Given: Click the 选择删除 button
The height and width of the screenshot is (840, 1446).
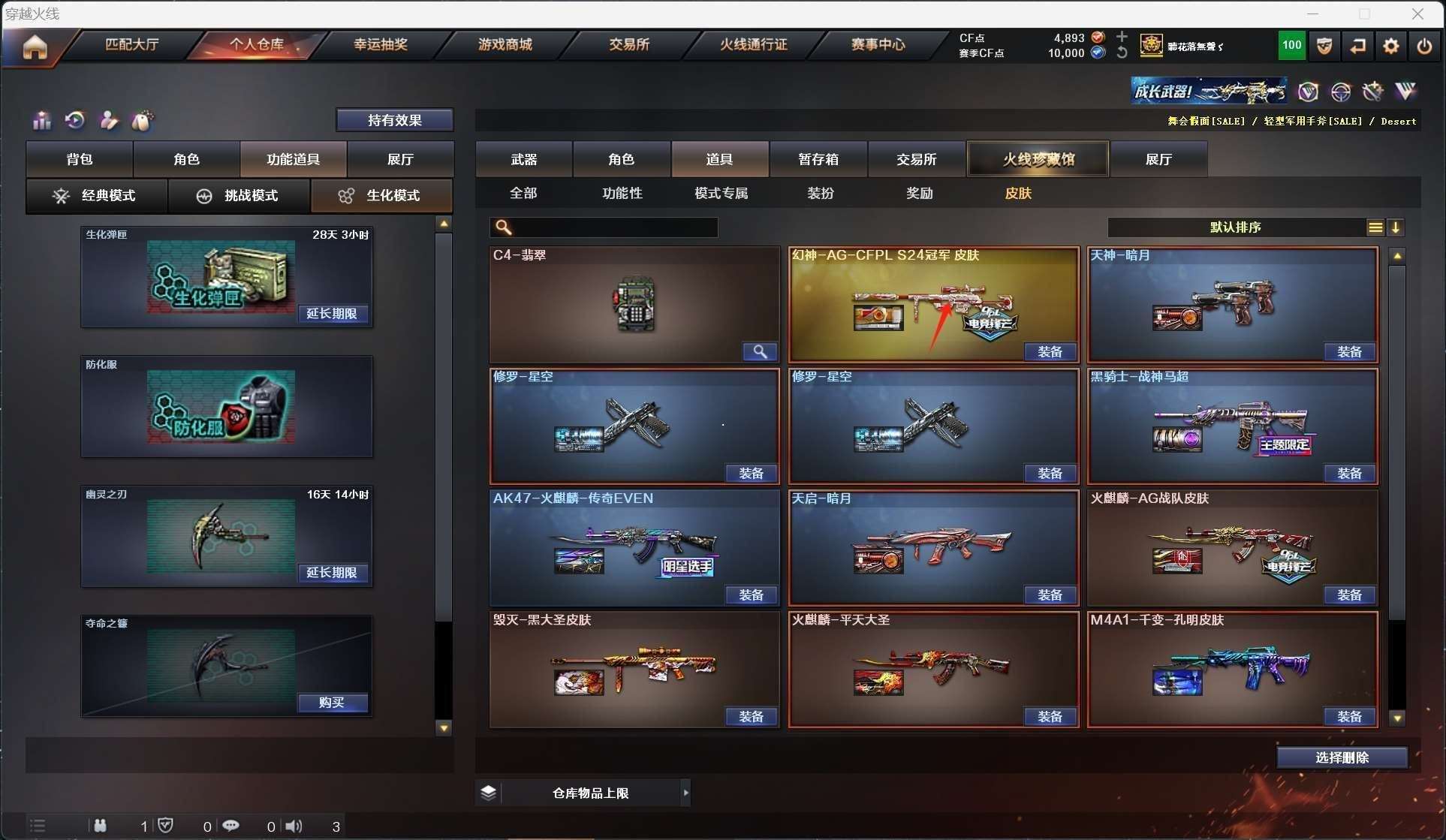Looking at the screenshot, I should (x=1342, y=758).
